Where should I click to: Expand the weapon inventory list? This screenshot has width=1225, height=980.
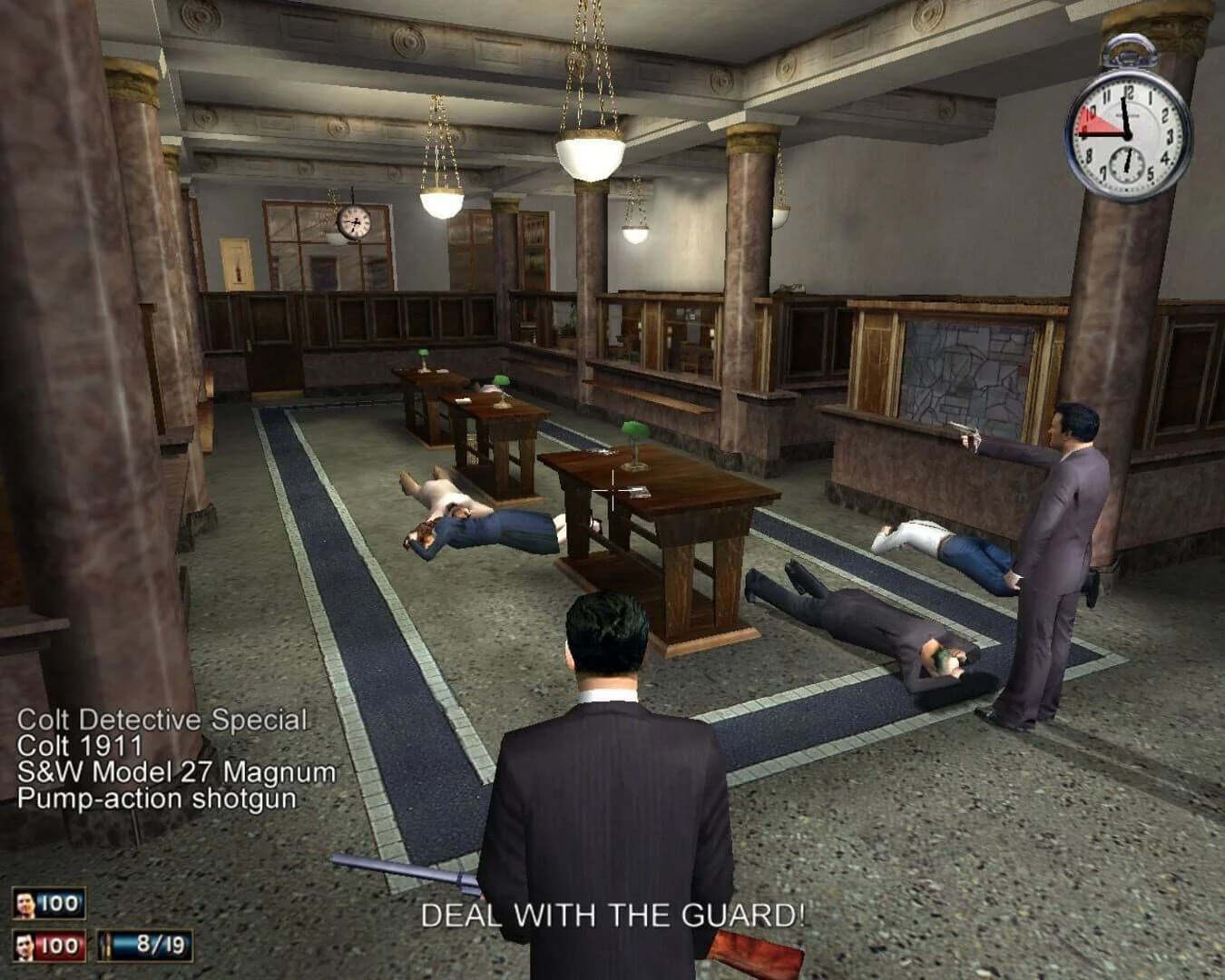click(163, 758)
